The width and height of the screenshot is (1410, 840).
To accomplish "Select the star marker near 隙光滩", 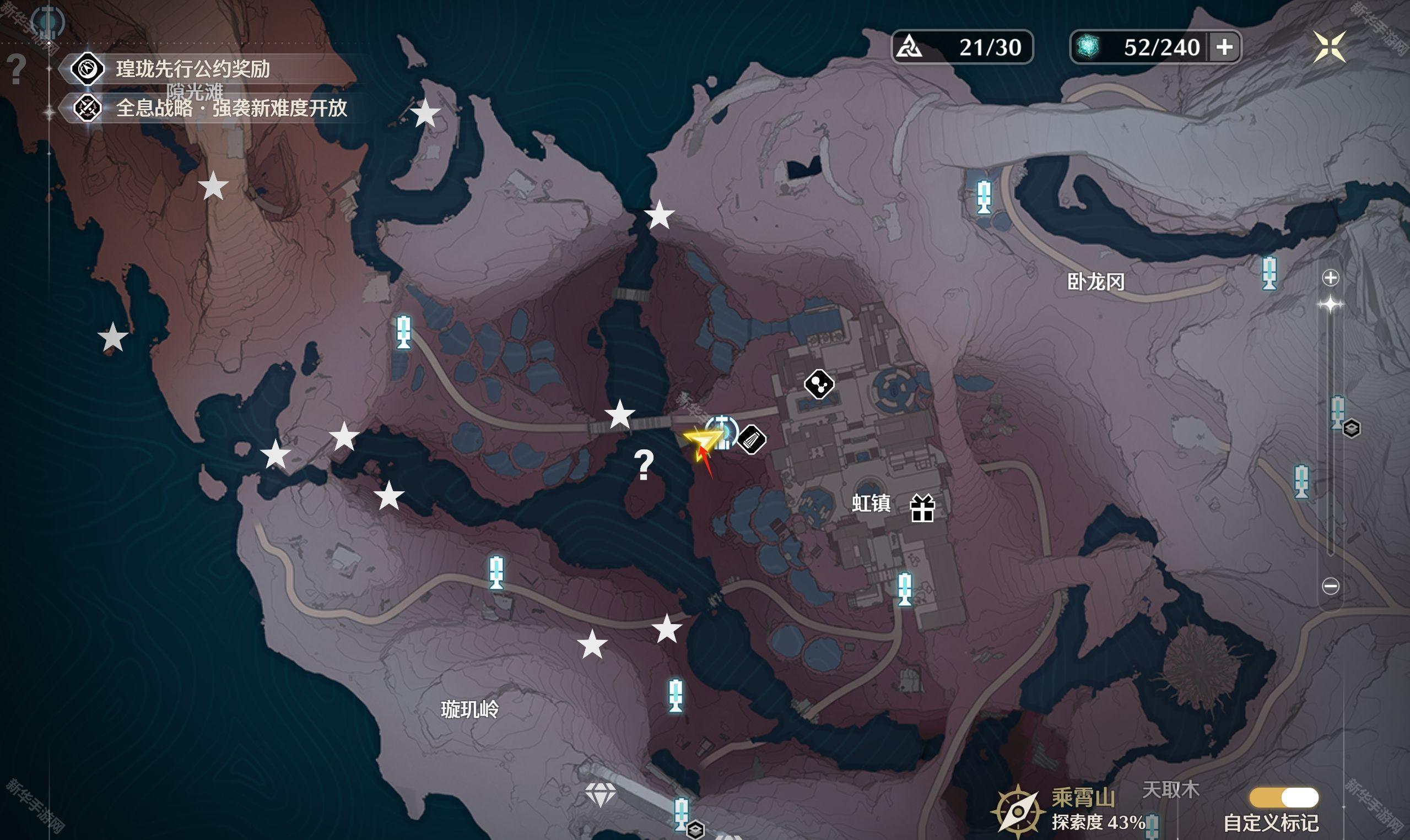I will pyautogui.click(x=213, y=186).
